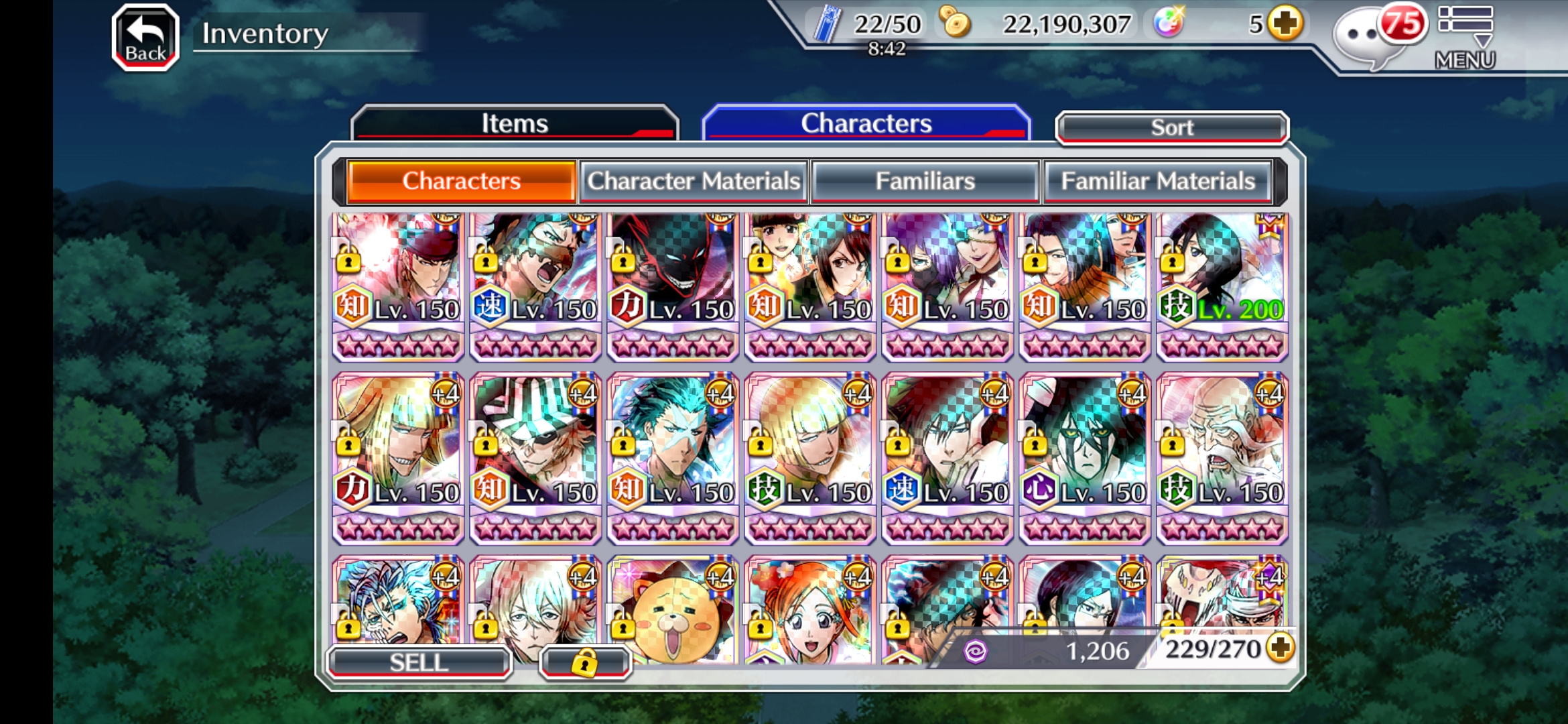This screenshot has width=1568, height=724.
Task: Open the Character Materials sub-tab
Action: tap(694, 181)
